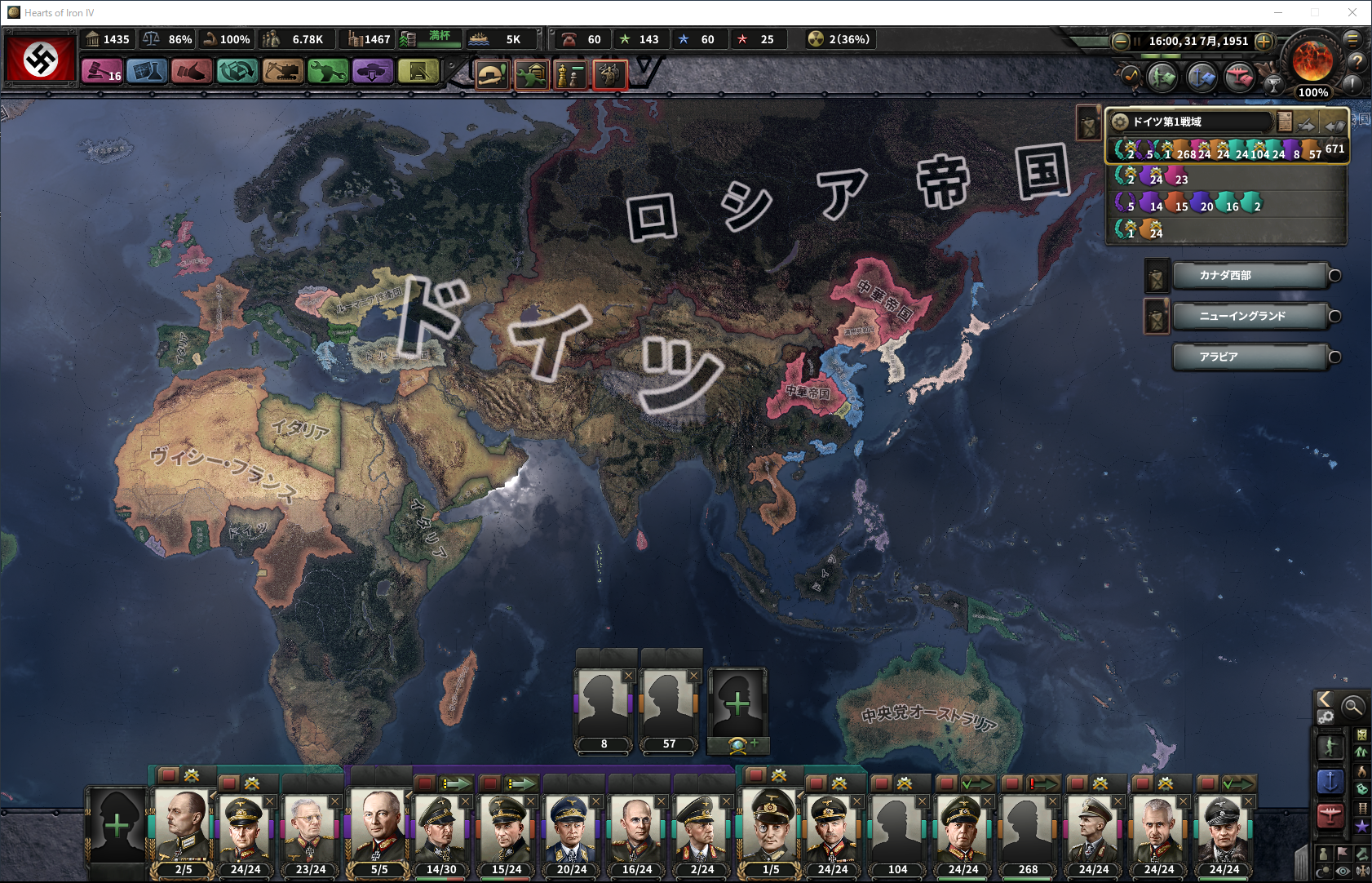The height and width of the screenshot is (883, 1372).
Task: Close the game window
Action: [1352, 12]
